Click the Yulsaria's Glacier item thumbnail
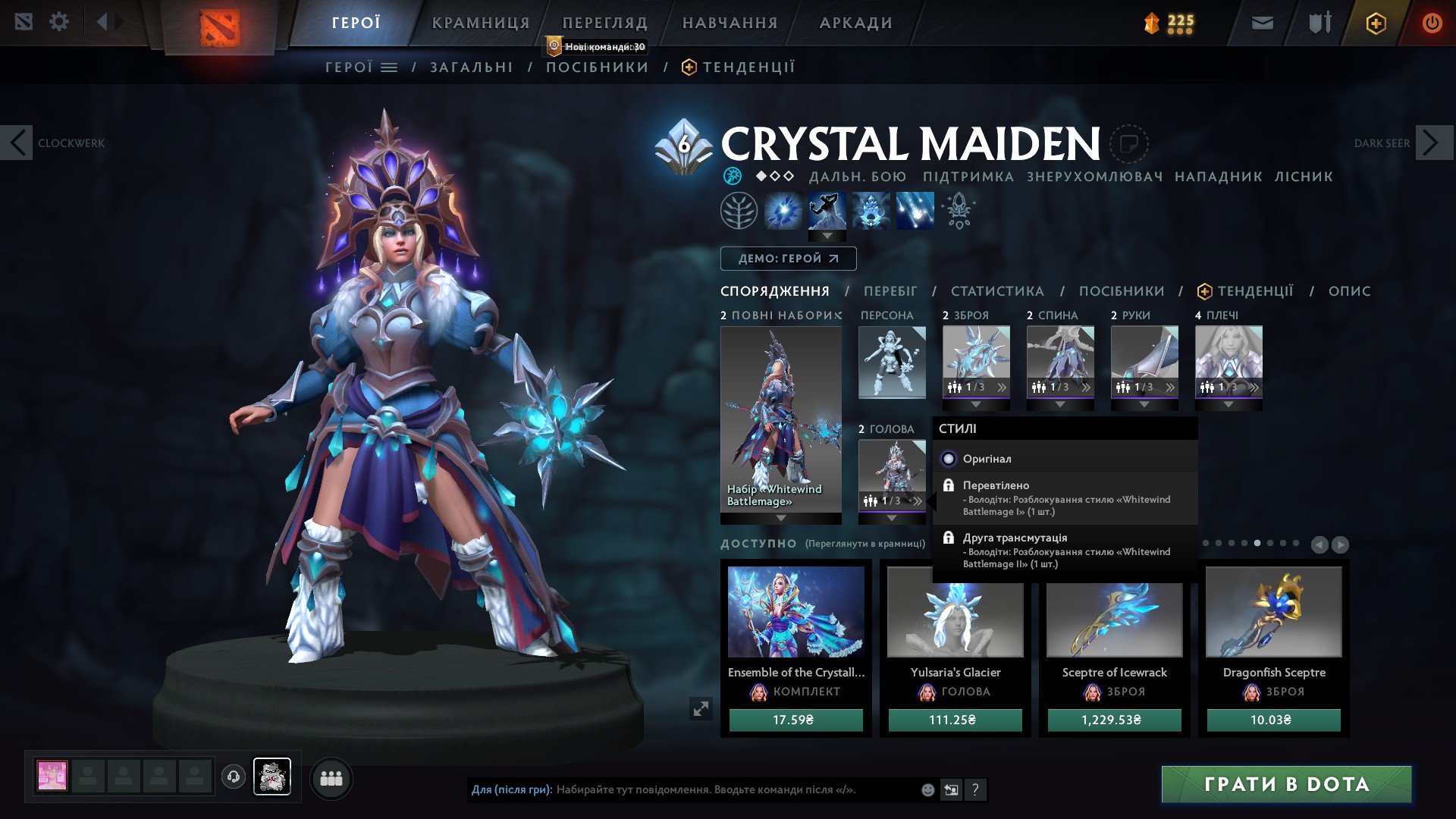The height and width of the screenshot is (819, 1456). [955, 620]
